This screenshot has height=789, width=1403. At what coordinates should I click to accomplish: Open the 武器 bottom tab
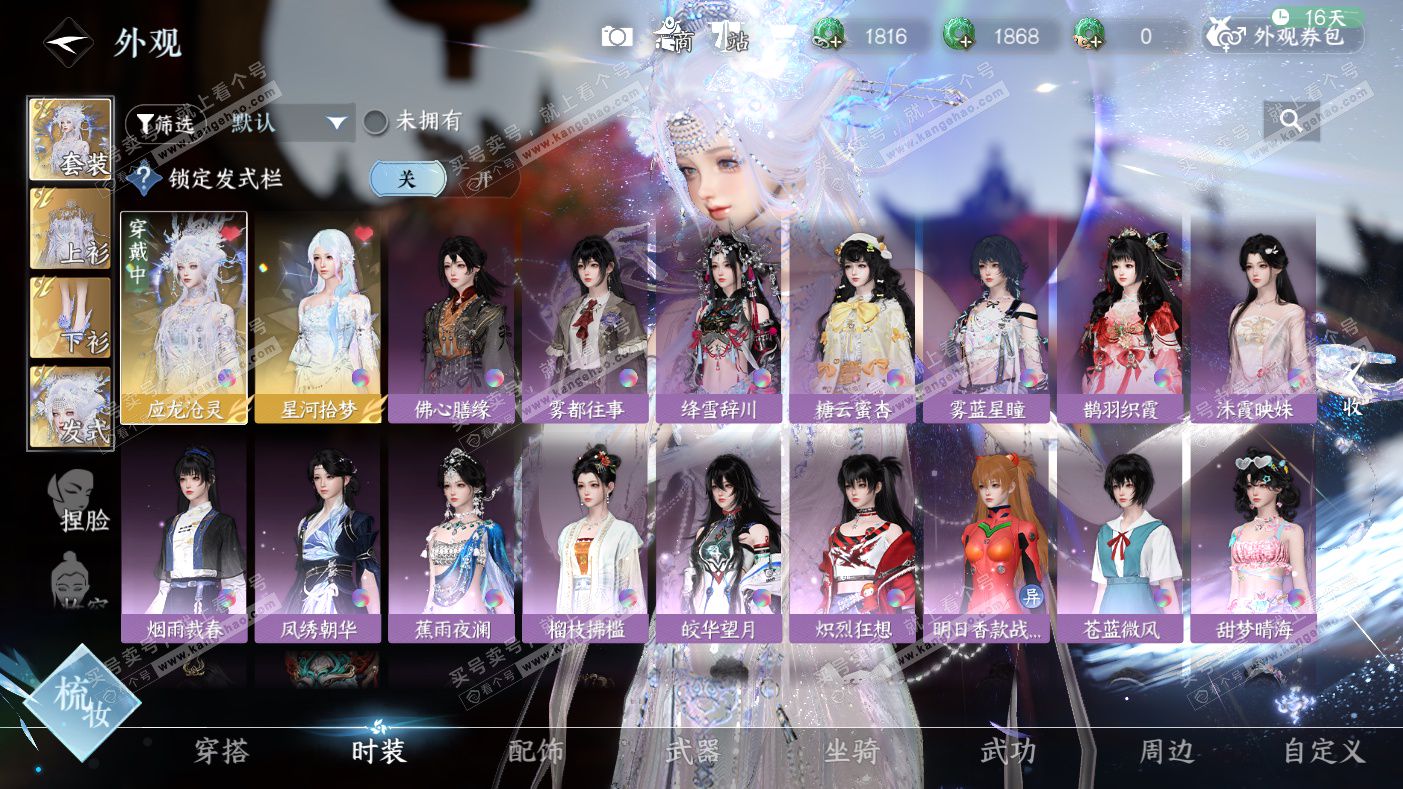[x=692, y=752]
